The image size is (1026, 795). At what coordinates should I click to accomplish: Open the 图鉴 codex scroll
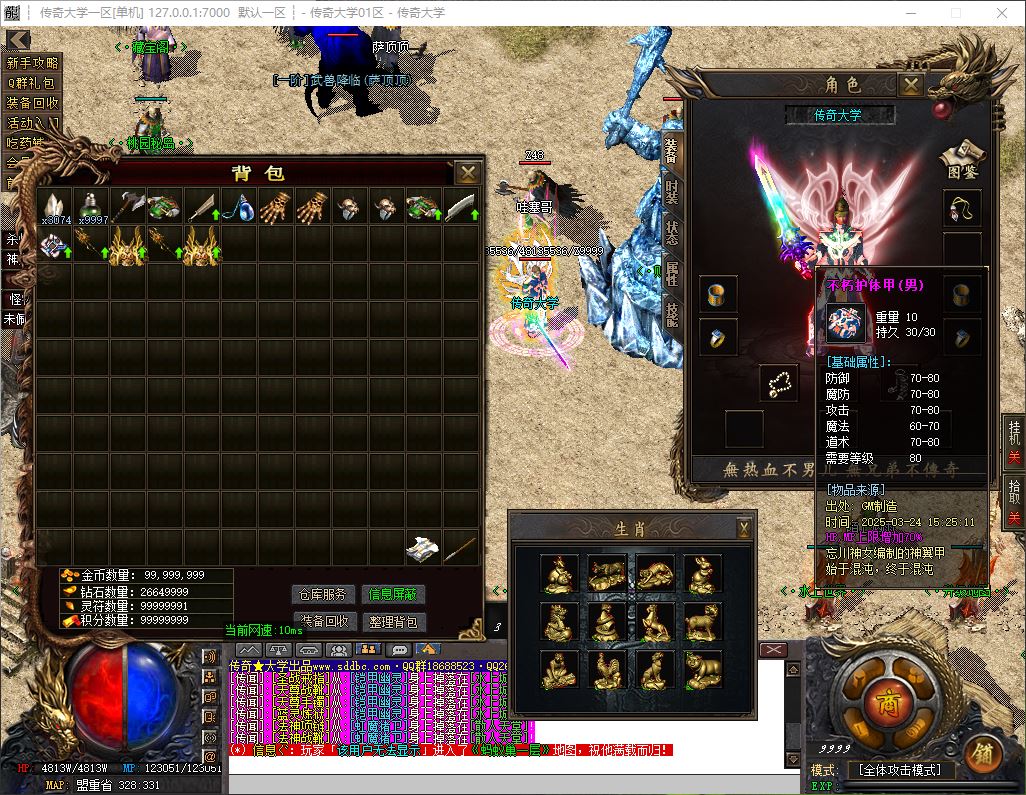(962, 158)
